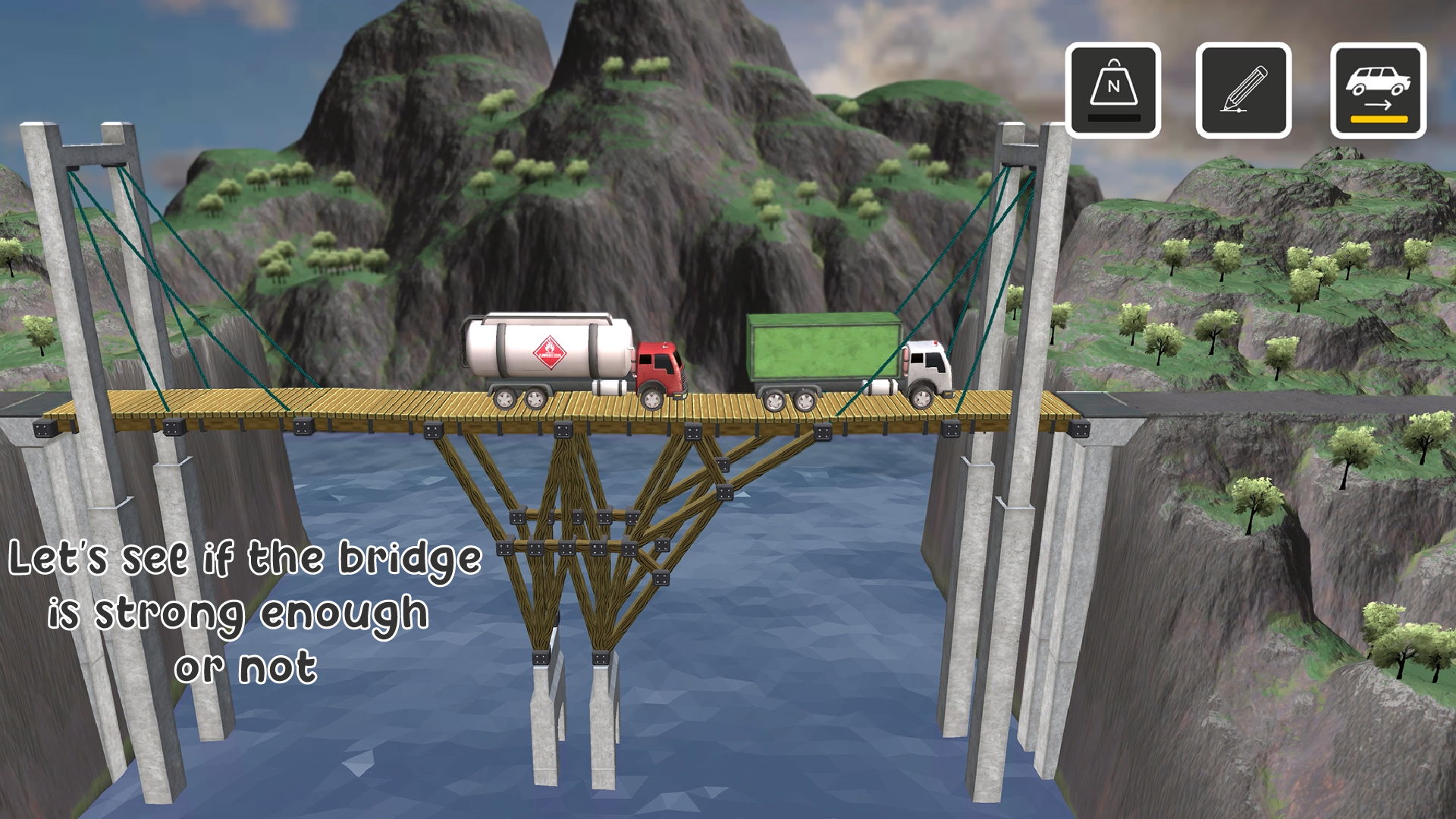1456x819 pixels.
Task: Toggle the load test with the weight button
Action: pos(1112,91)
